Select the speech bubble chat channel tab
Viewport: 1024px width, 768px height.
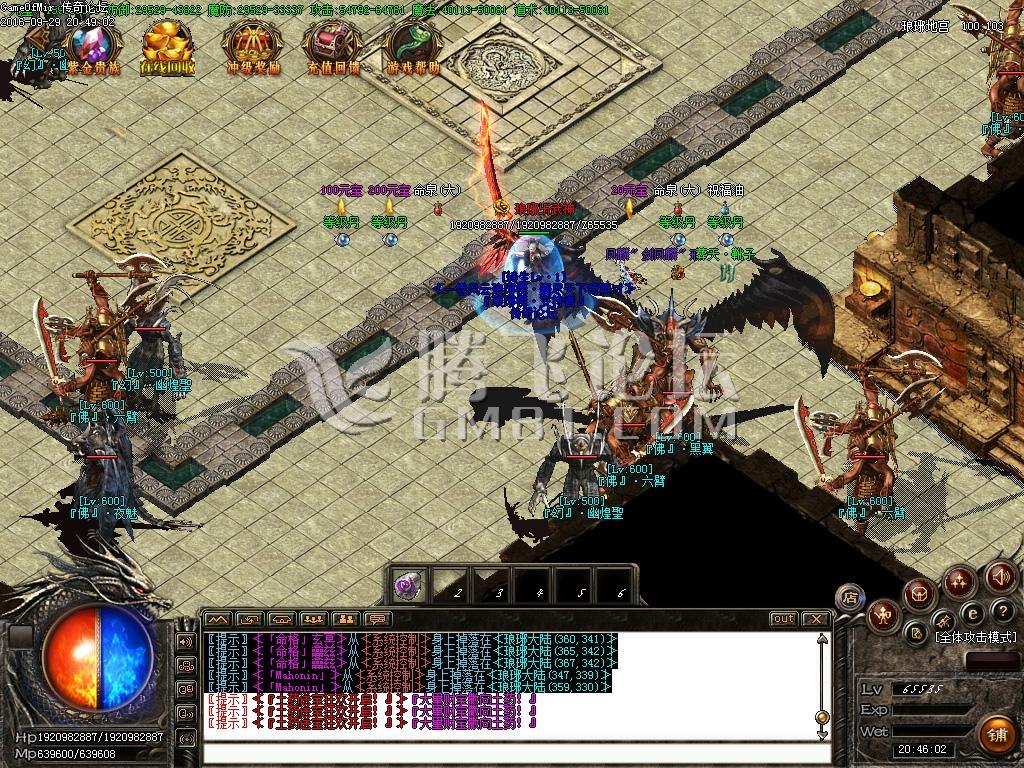[x=376, y=619]
